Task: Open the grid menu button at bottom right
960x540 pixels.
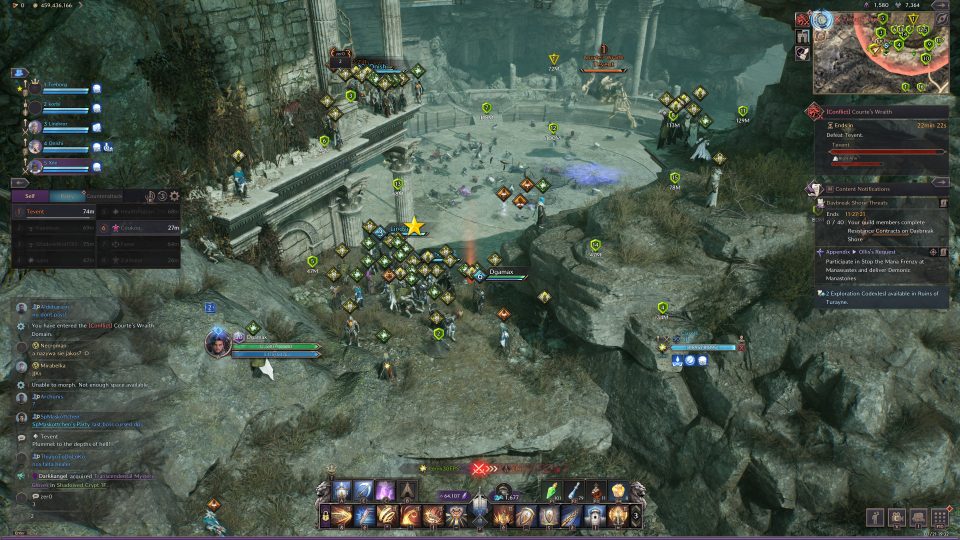Action: 939,516
